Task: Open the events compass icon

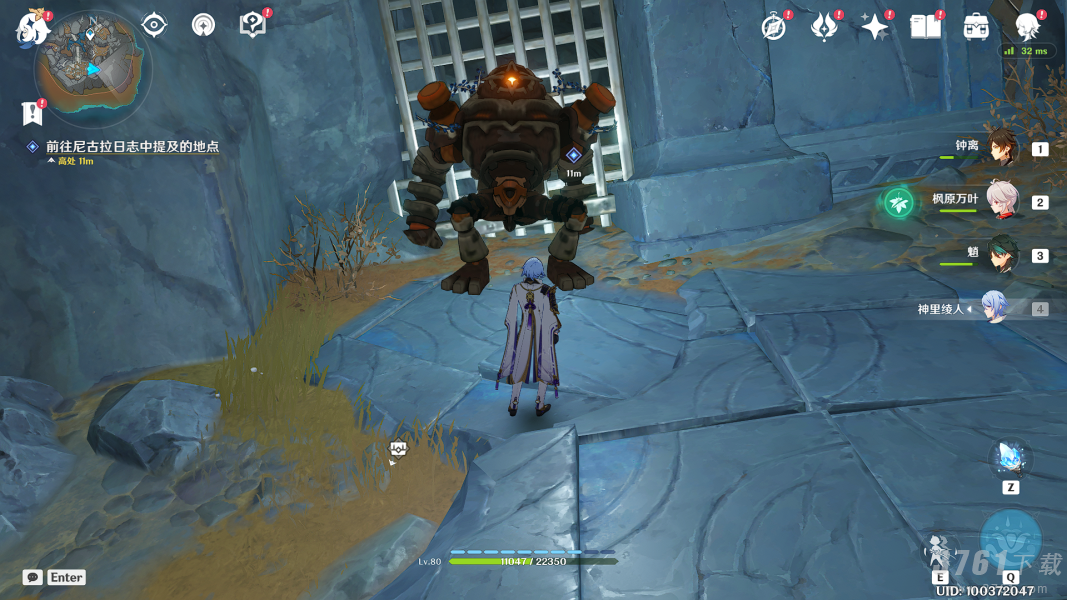Action: [x=774, y=27]
